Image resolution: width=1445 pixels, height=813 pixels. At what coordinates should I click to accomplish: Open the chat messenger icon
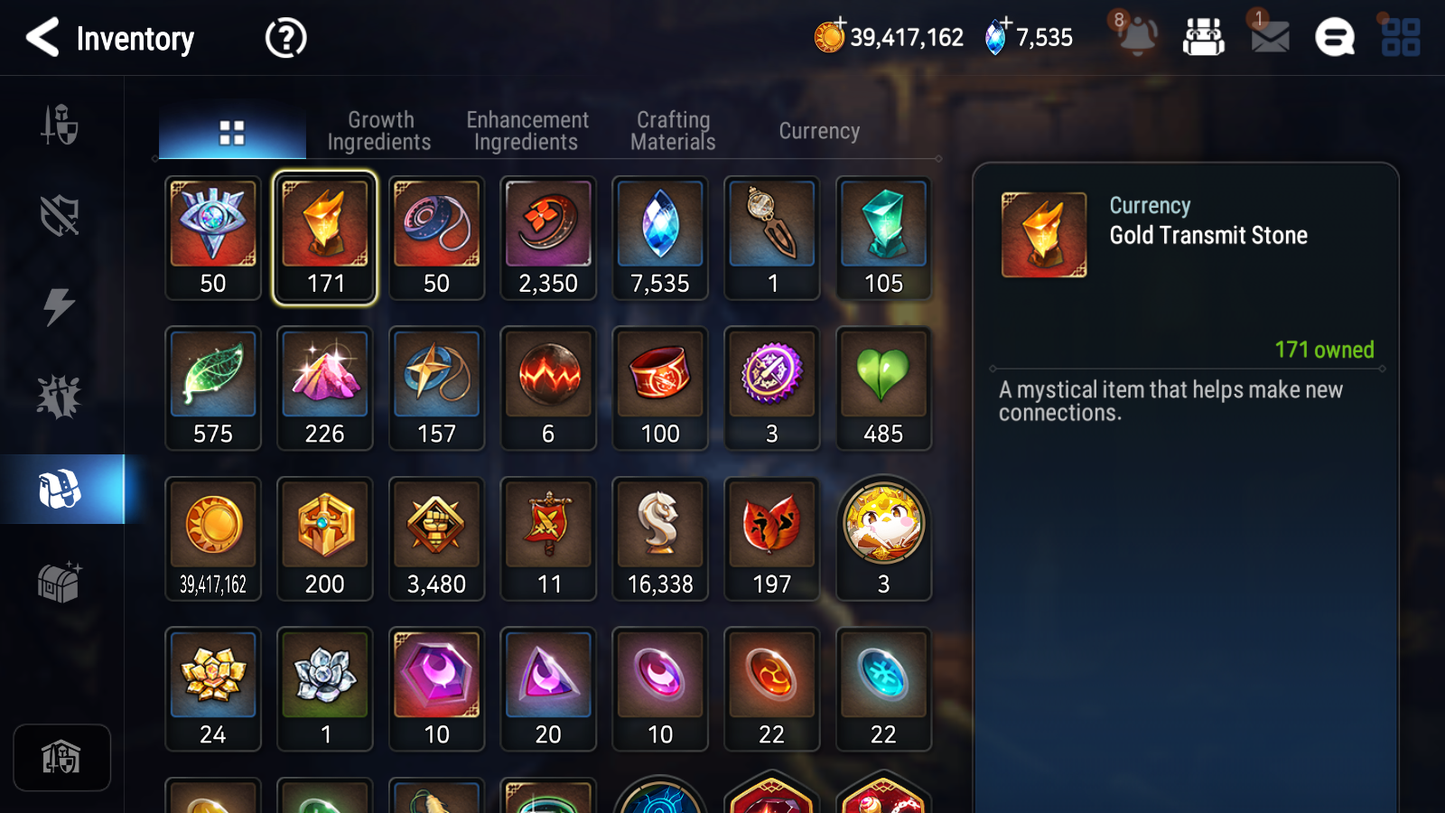[1334, 37]
